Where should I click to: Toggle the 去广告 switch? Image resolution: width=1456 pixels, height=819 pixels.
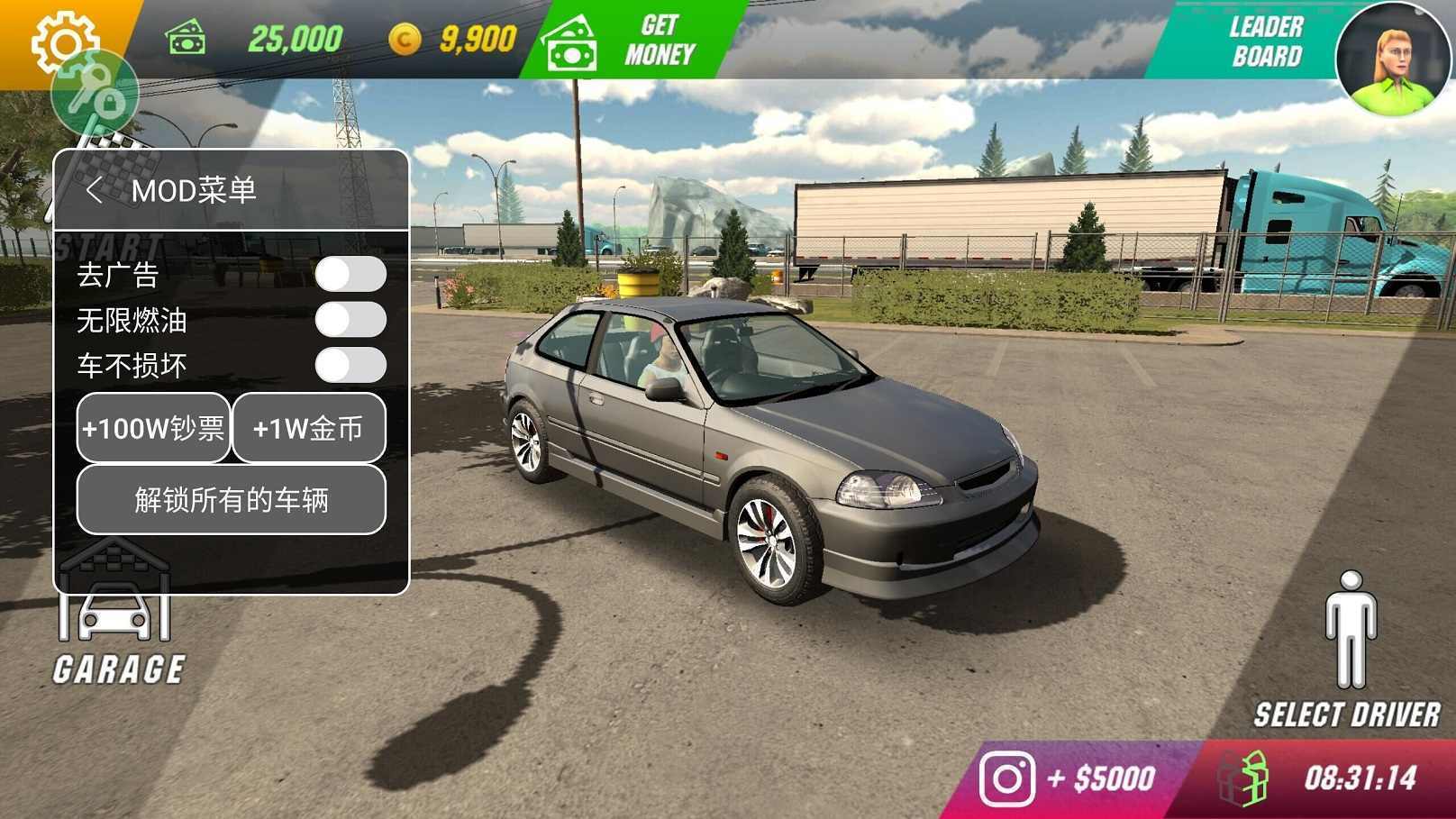click(350, 274)
